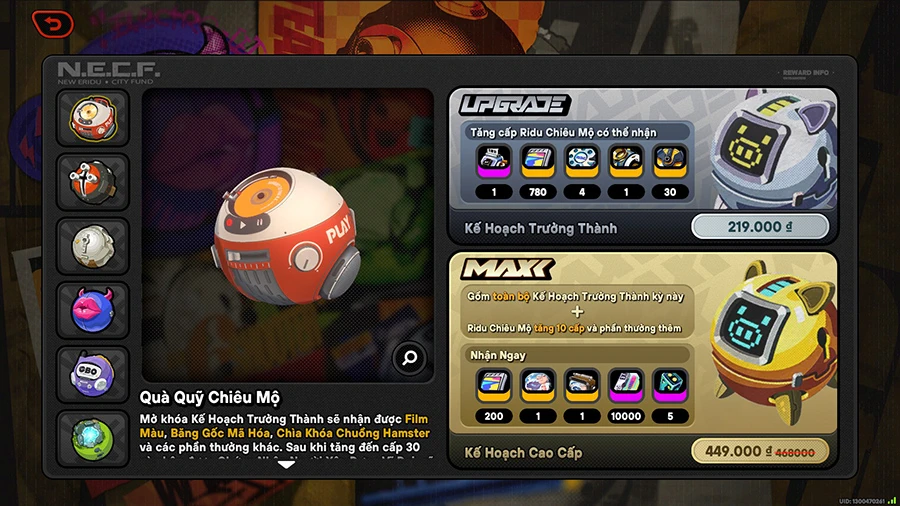View the 10000 reward item in Max
Screen dimensions: 900x506
(624, 385)
